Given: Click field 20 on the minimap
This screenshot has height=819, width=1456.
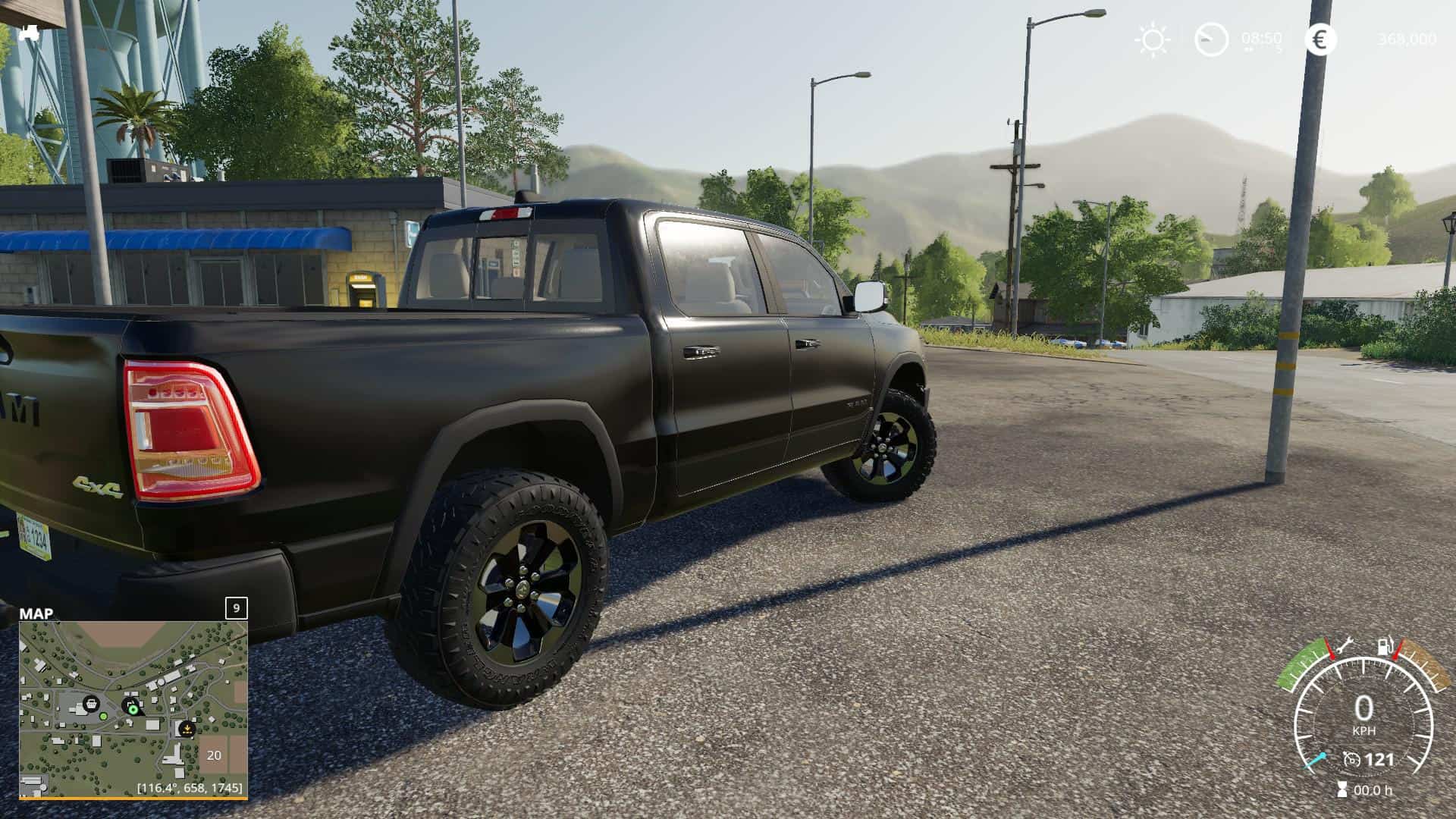Looking at the screenshot, I should click(214, 755).
